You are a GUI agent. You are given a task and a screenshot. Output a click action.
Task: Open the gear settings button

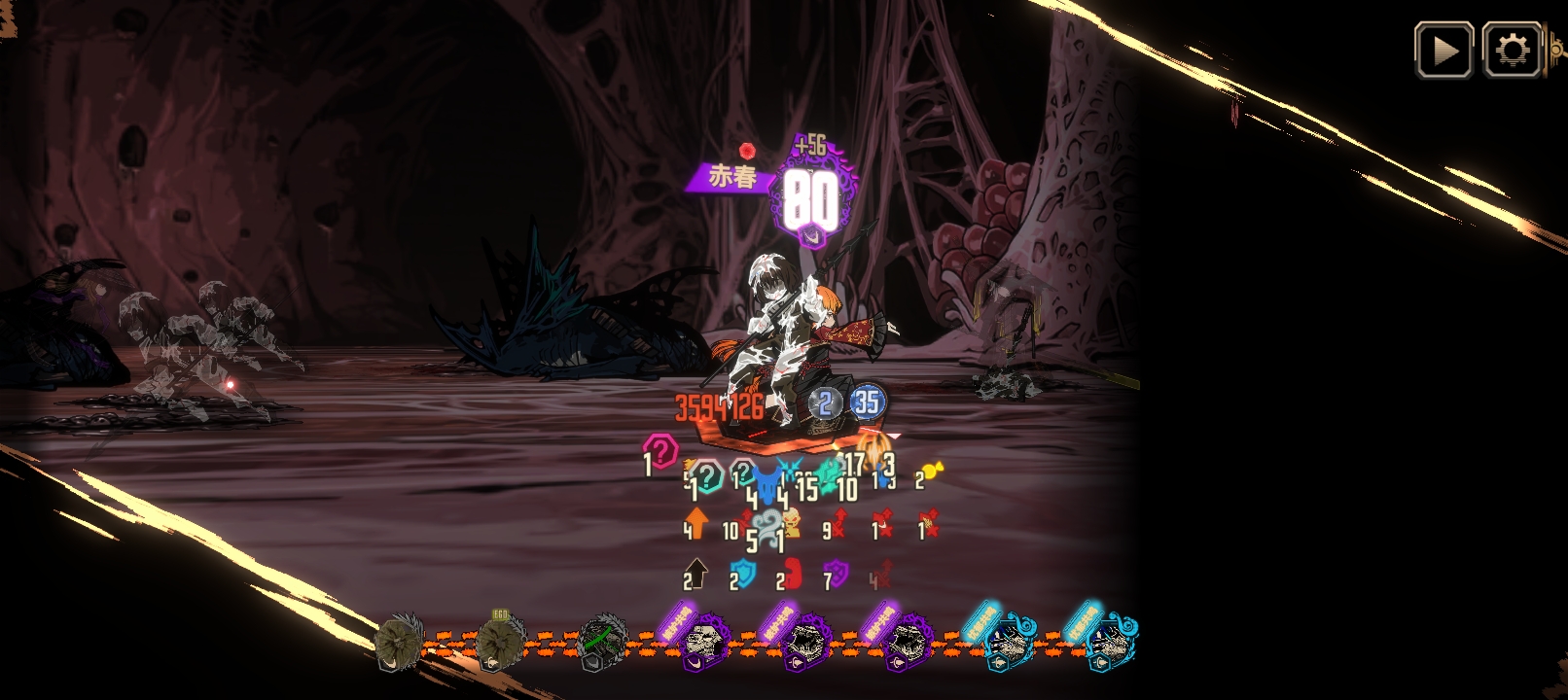pos(1512,51)
